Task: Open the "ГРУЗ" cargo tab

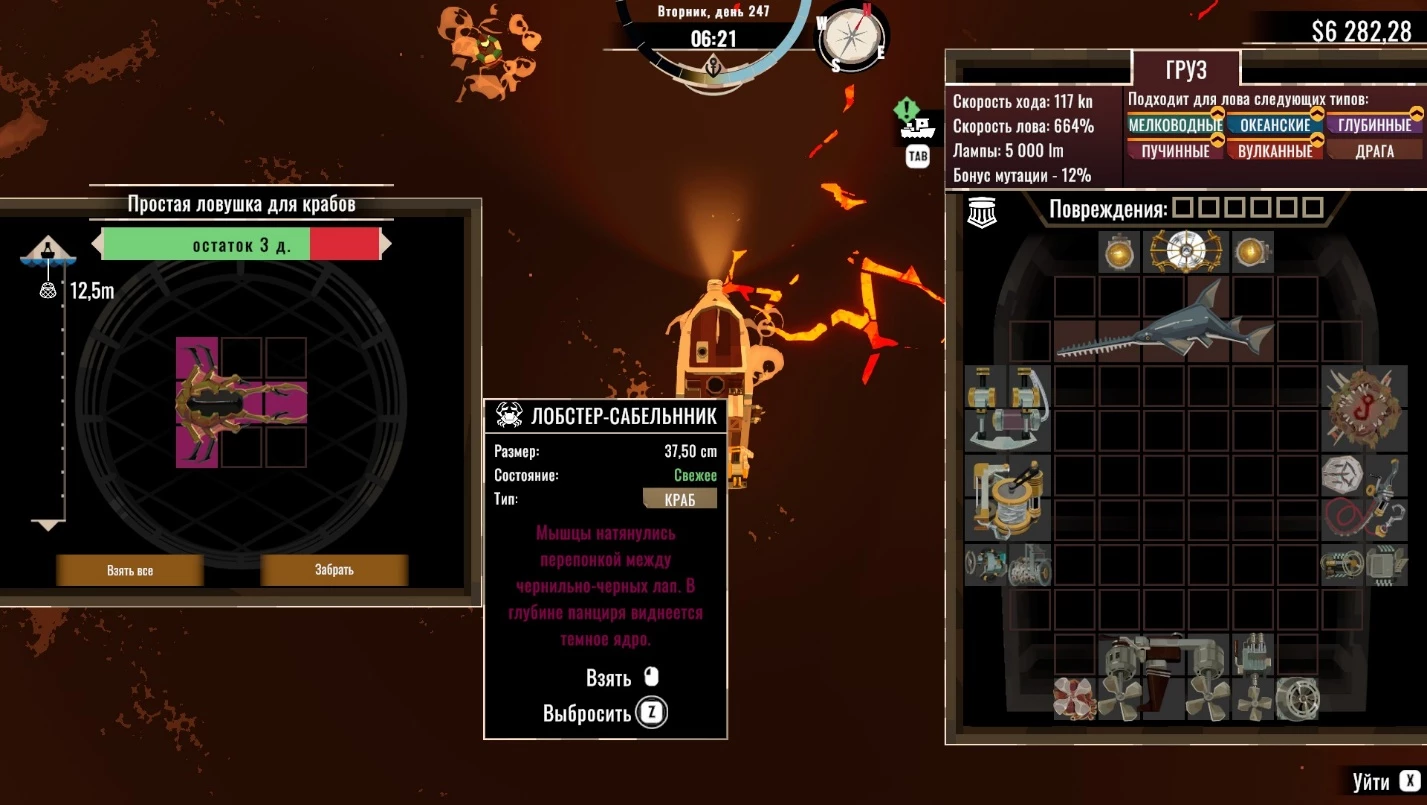Action: tap(1186, 70)
